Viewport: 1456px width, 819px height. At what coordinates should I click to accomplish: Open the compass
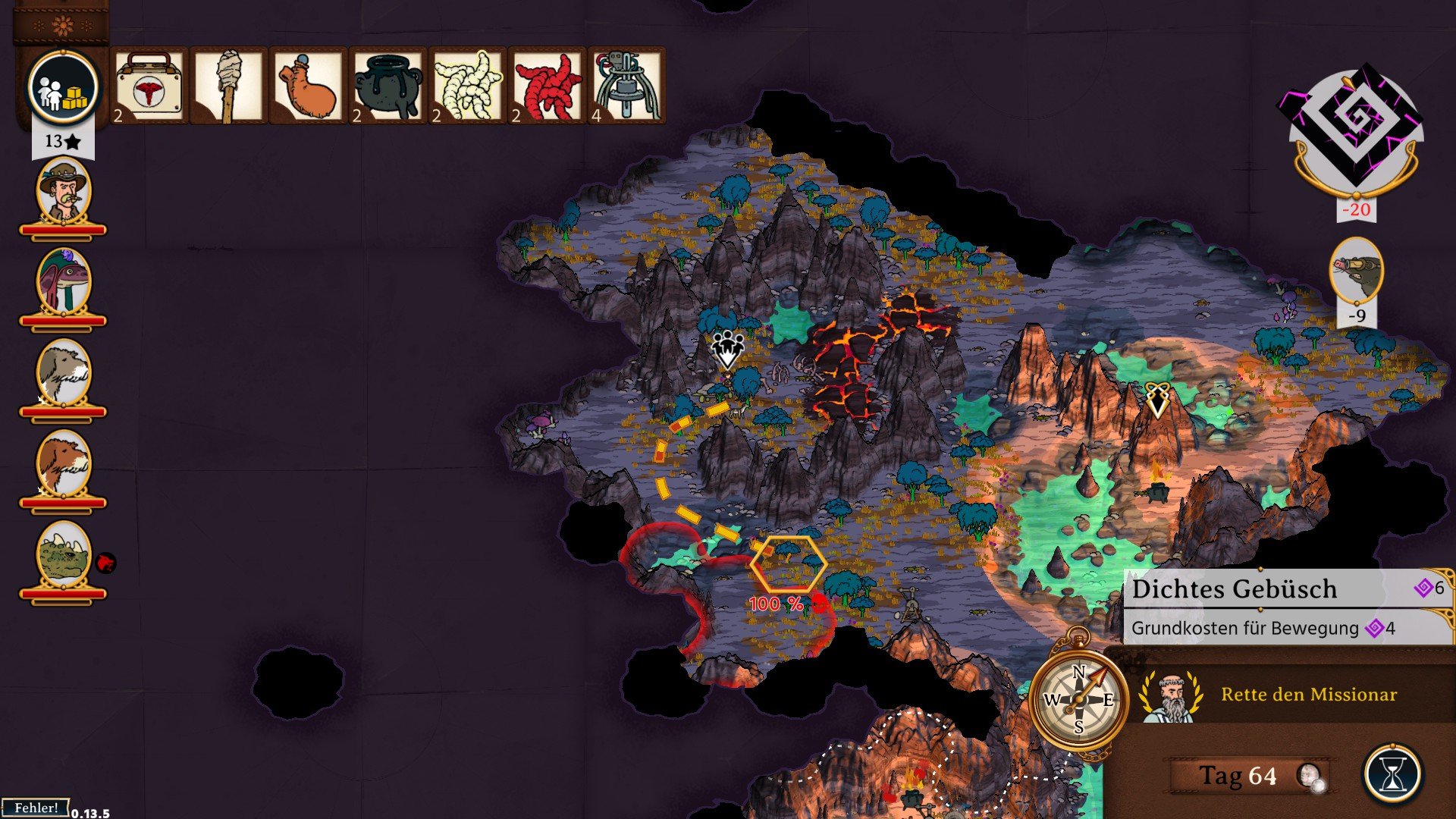point(1078,699)
